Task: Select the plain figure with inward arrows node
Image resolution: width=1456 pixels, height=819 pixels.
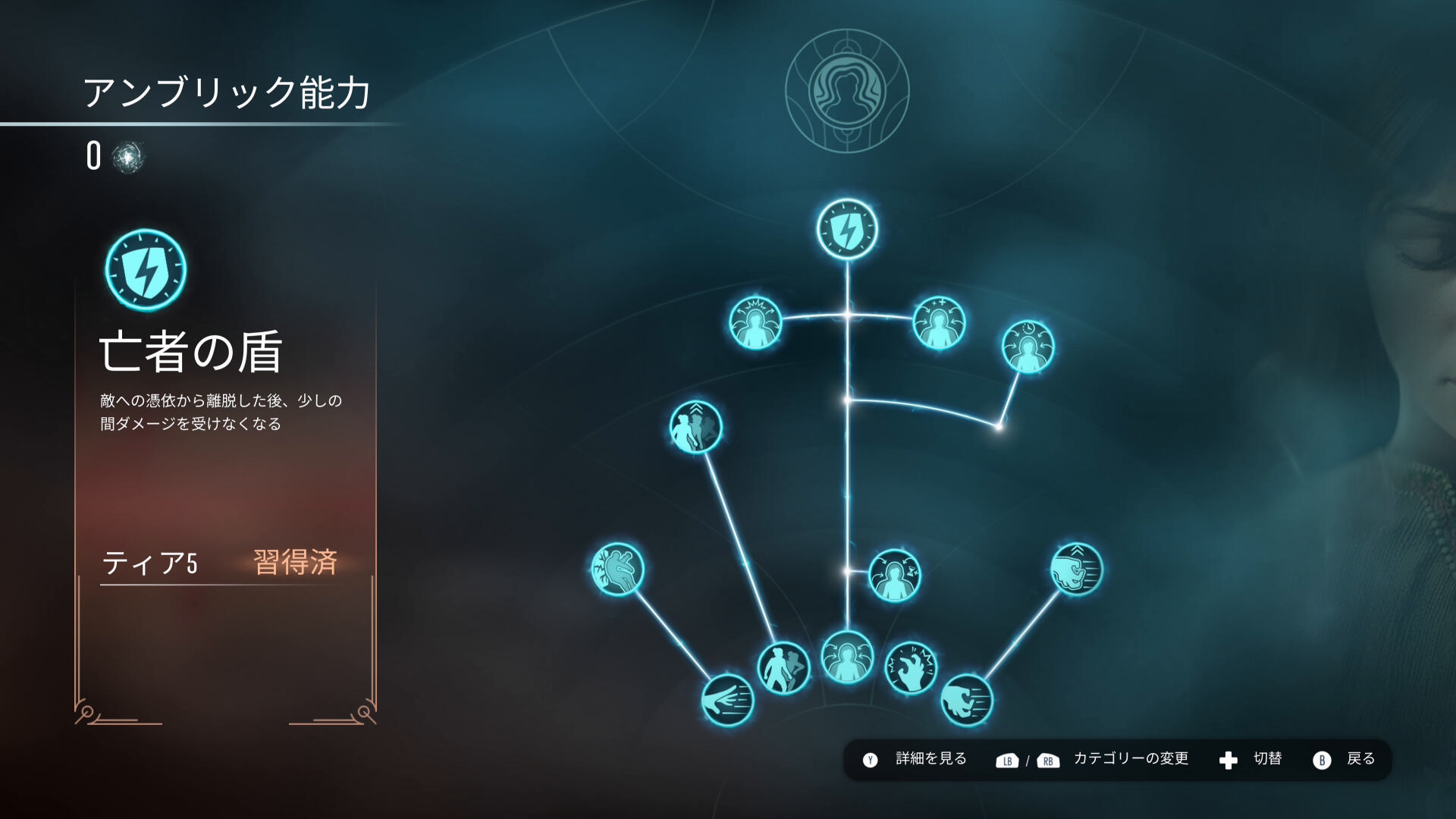Action: 847,657
